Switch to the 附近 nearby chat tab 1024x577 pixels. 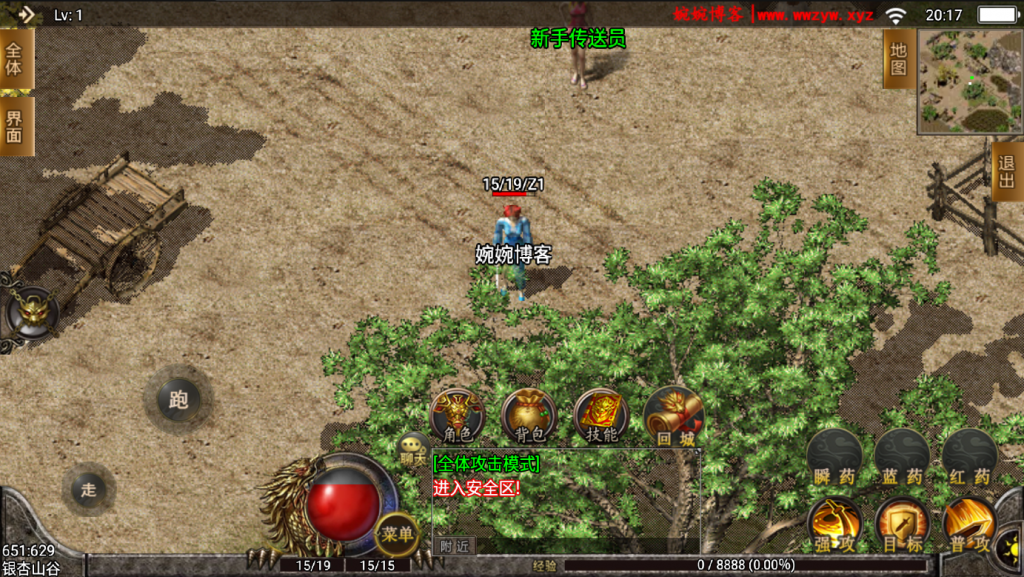(x=454, y=546)
